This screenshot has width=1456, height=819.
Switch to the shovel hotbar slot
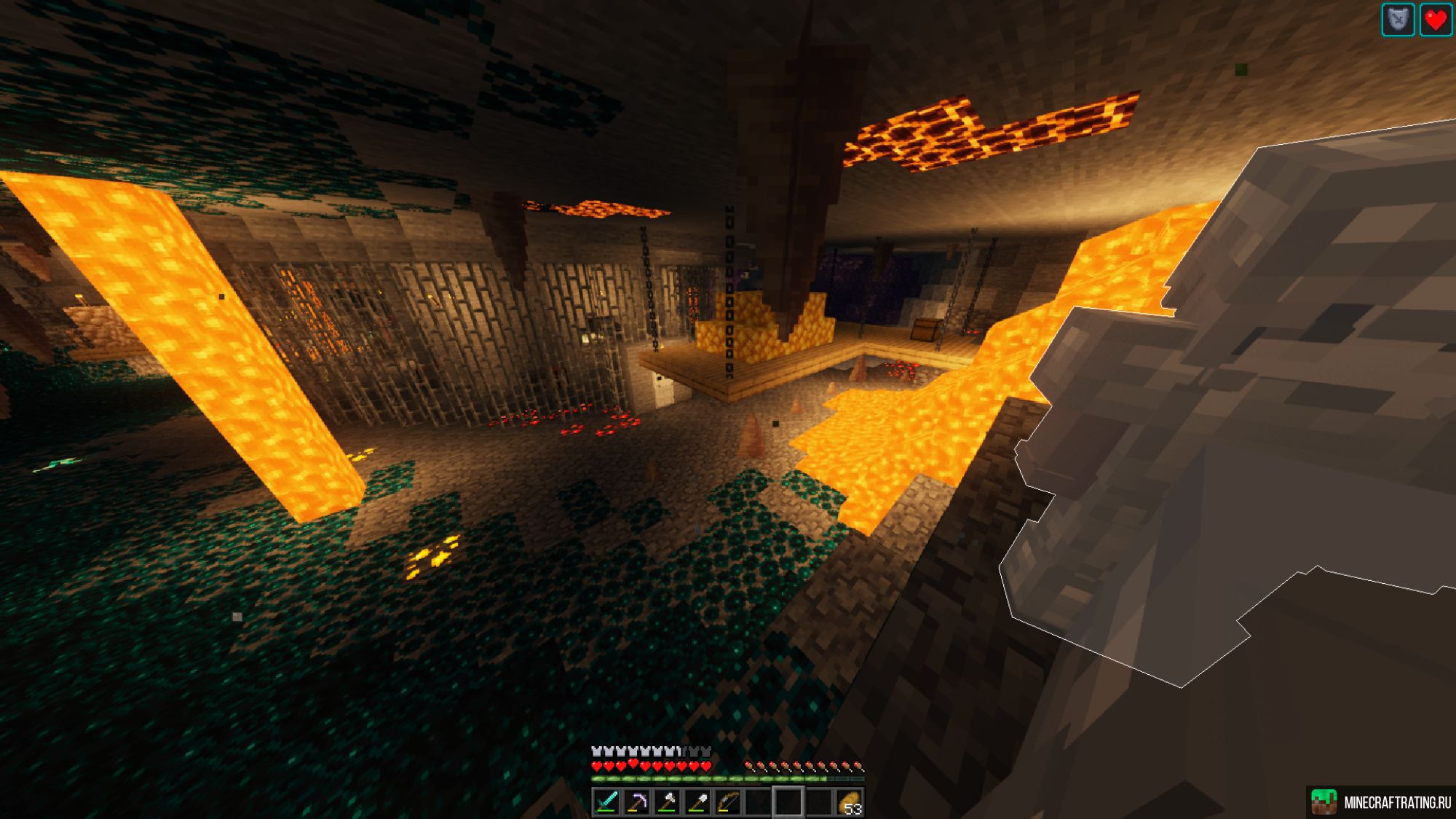697,802
